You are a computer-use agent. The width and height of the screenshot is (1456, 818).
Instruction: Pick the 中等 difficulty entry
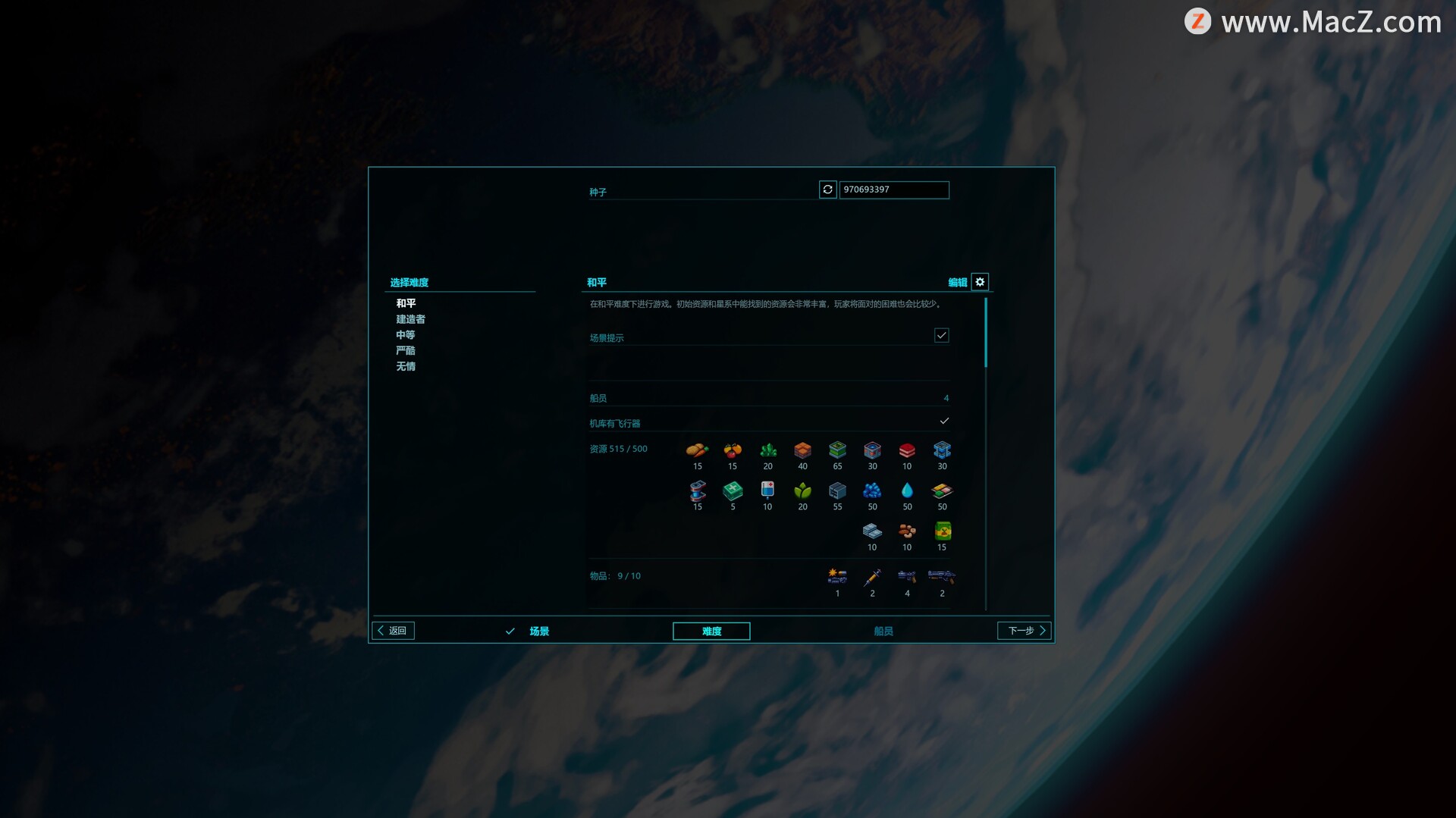[406, 335]
